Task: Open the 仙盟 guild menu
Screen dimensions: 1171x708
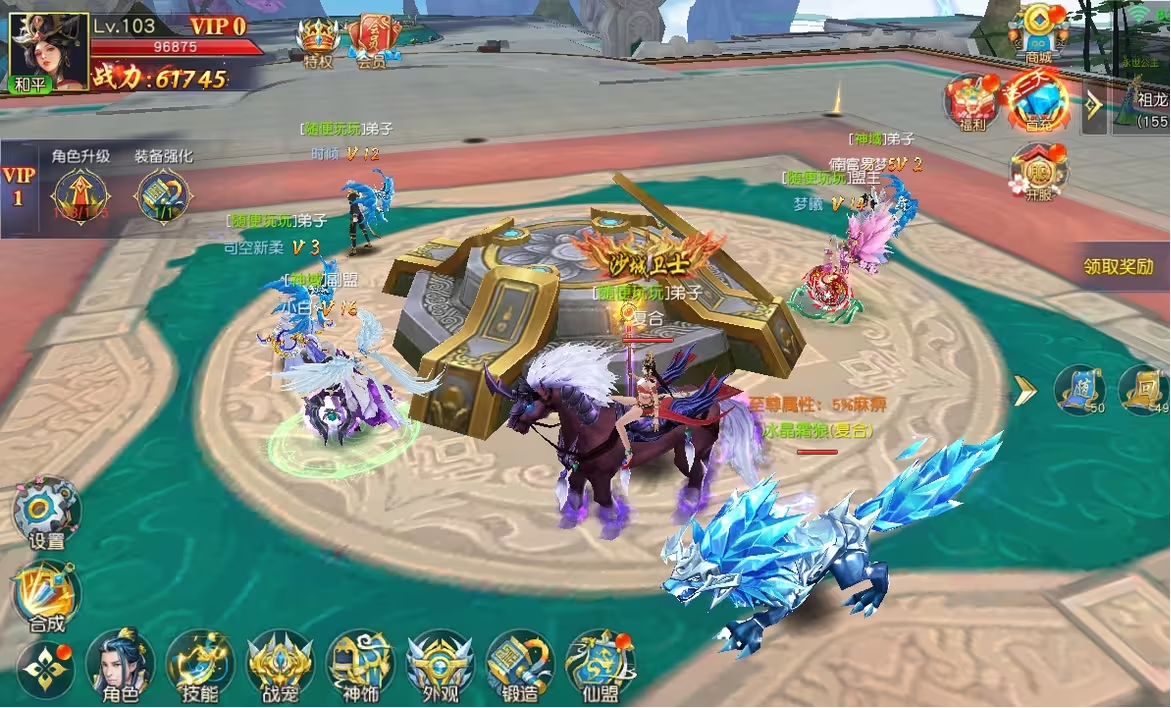Action: (x=600, y=663)
